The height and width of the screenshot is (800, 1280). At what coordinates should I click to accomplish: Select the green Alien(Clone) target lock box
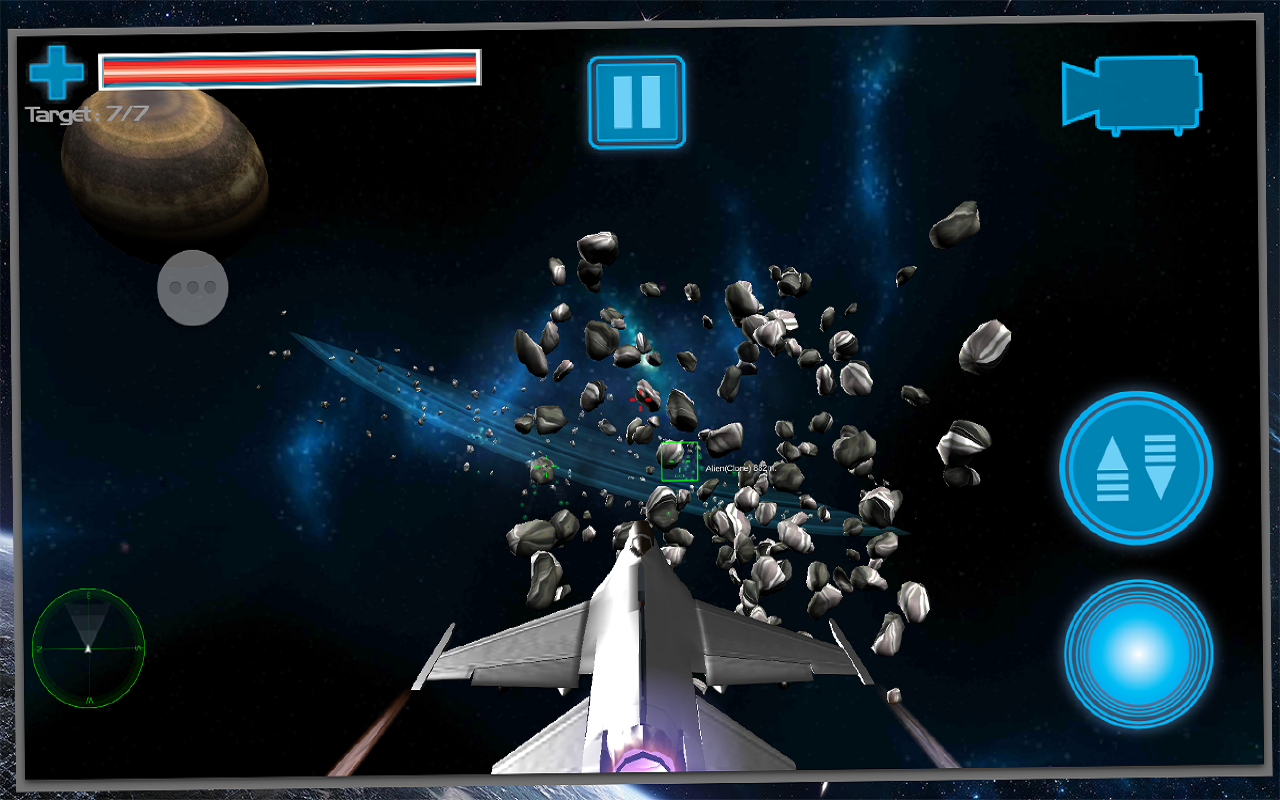tap(680, 461)
